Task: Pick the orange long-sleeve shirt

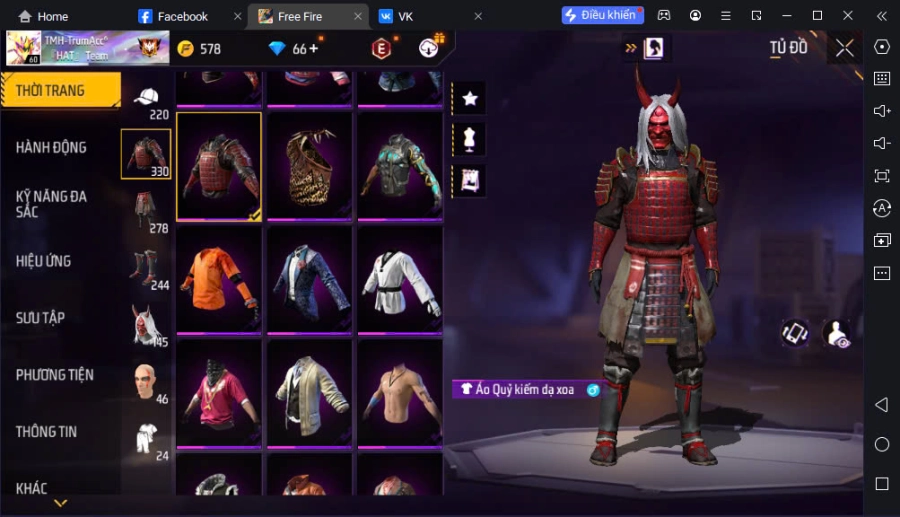Action: [x=219, y=279]
